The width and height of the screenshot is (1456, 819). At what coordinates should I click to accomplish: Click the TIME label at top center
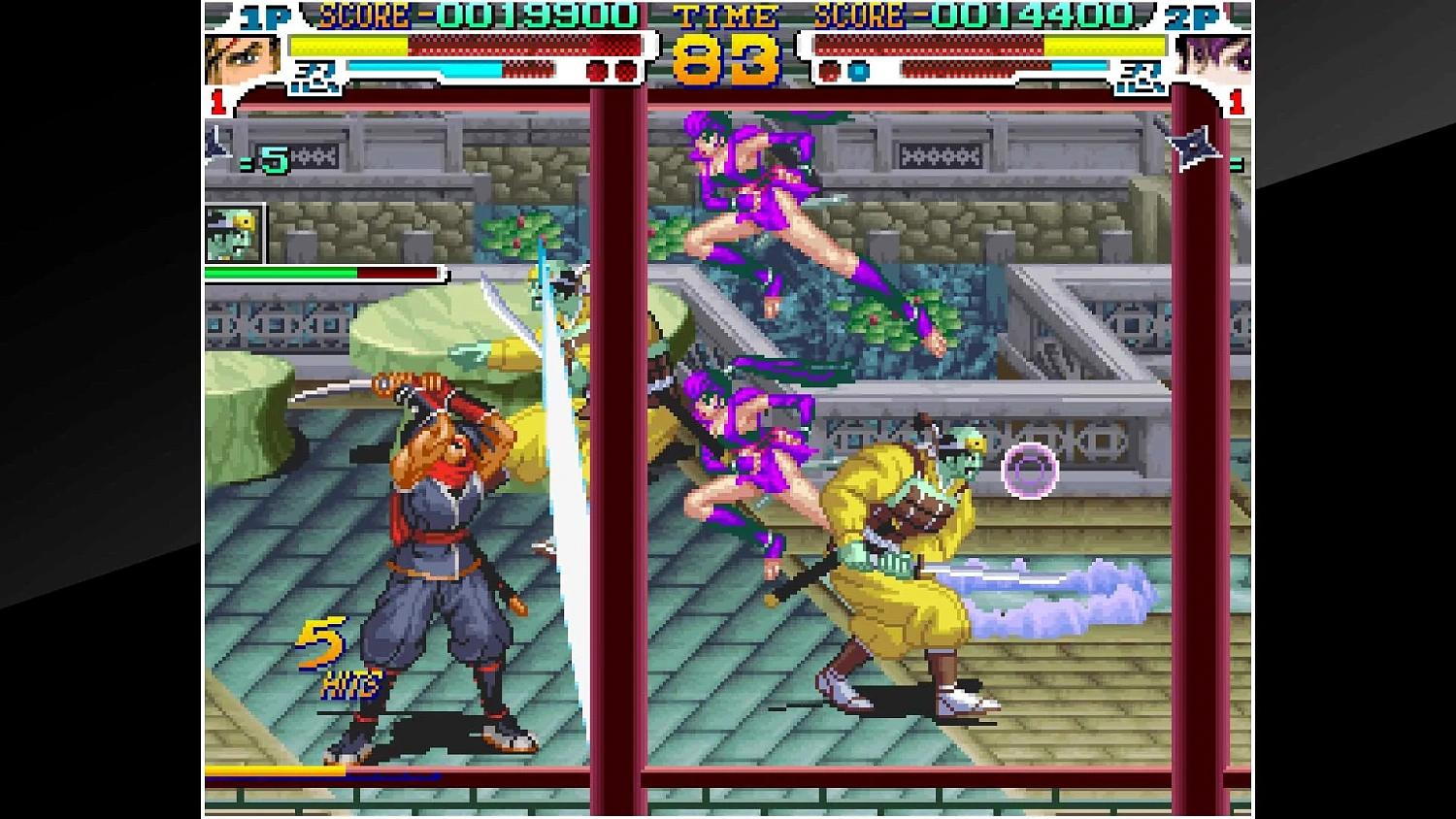(x=723, y=16)
